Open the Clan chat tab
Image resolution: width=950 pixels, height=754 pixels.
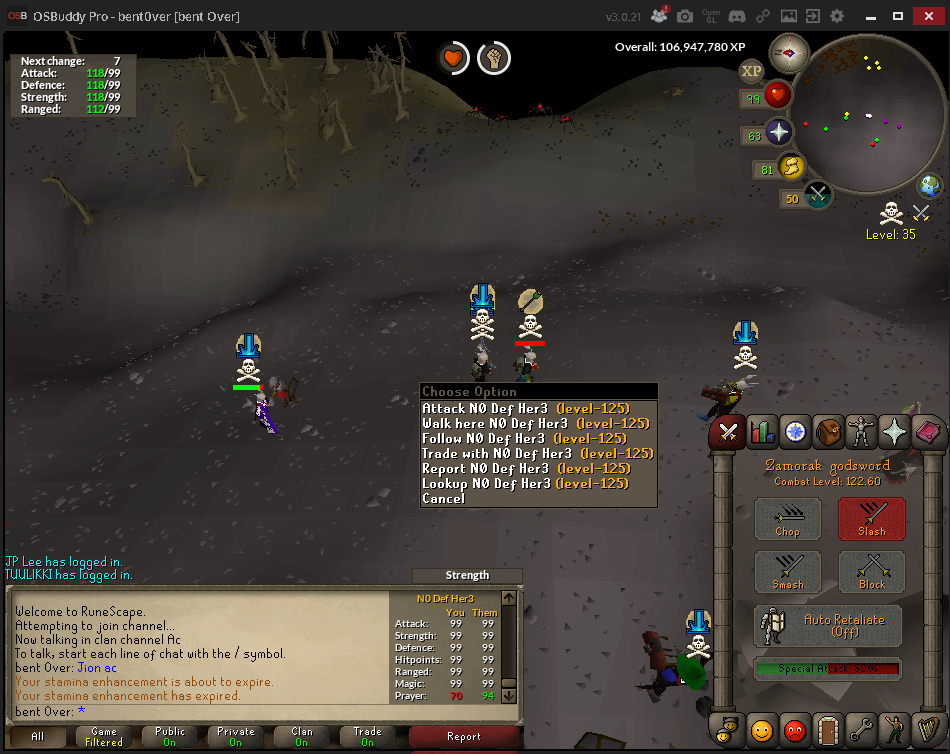pyautogui.click(x=301, y=736)
